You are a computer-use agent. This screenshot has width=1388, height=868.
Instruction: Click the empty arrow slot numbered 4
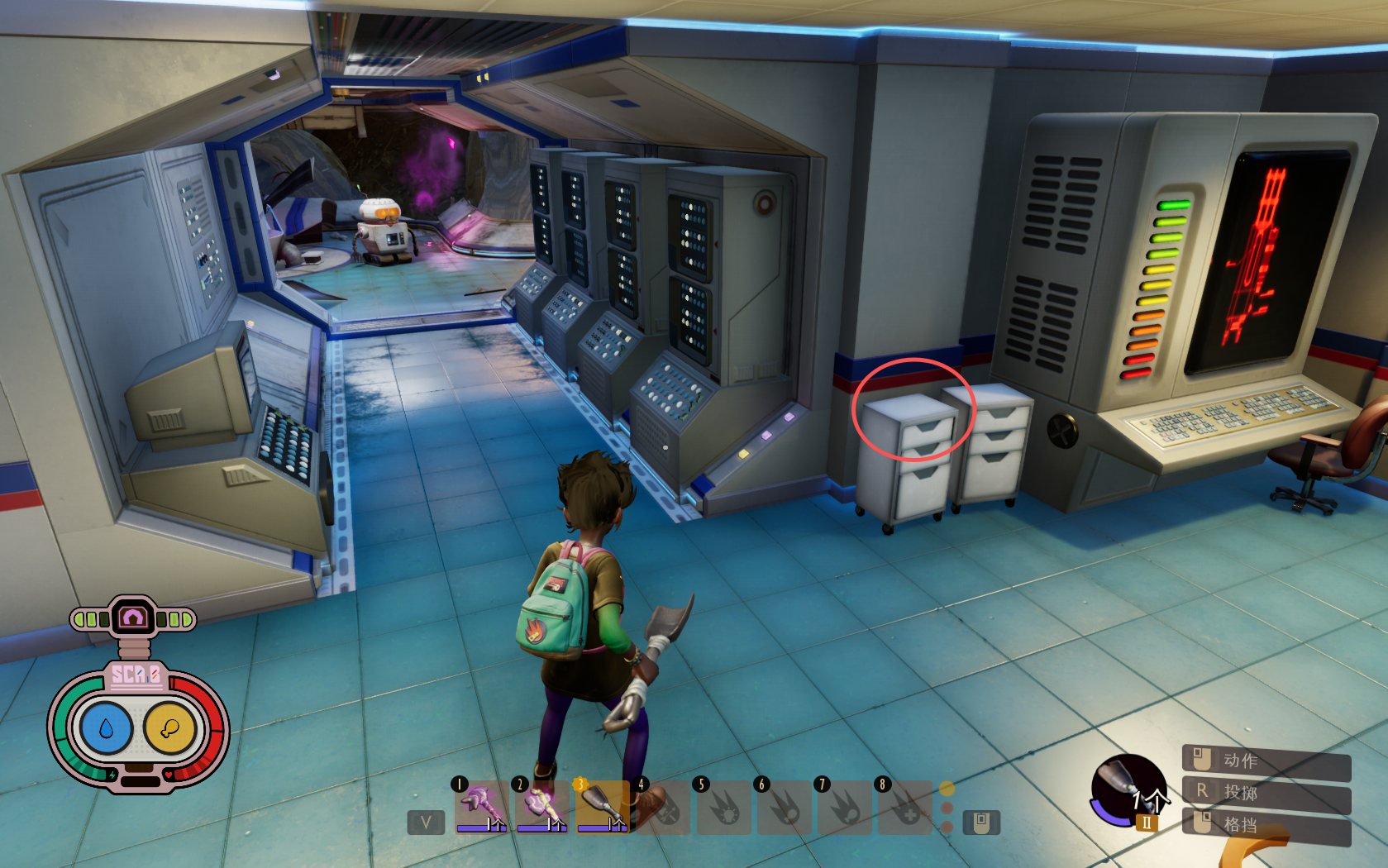tap(664, 808)
